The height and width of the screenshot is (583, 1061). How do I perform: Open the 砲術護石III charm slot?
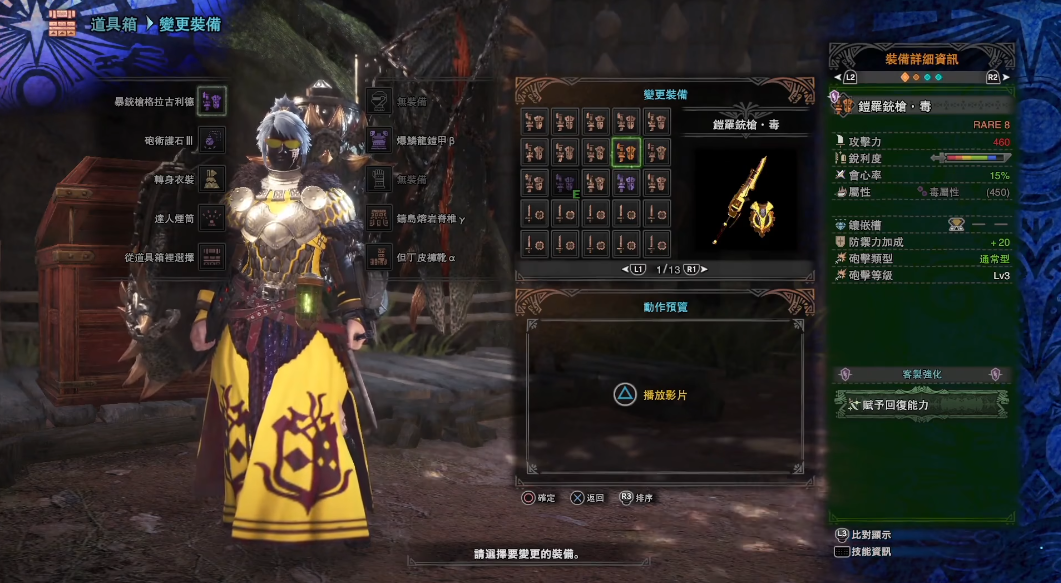point(211,140)
